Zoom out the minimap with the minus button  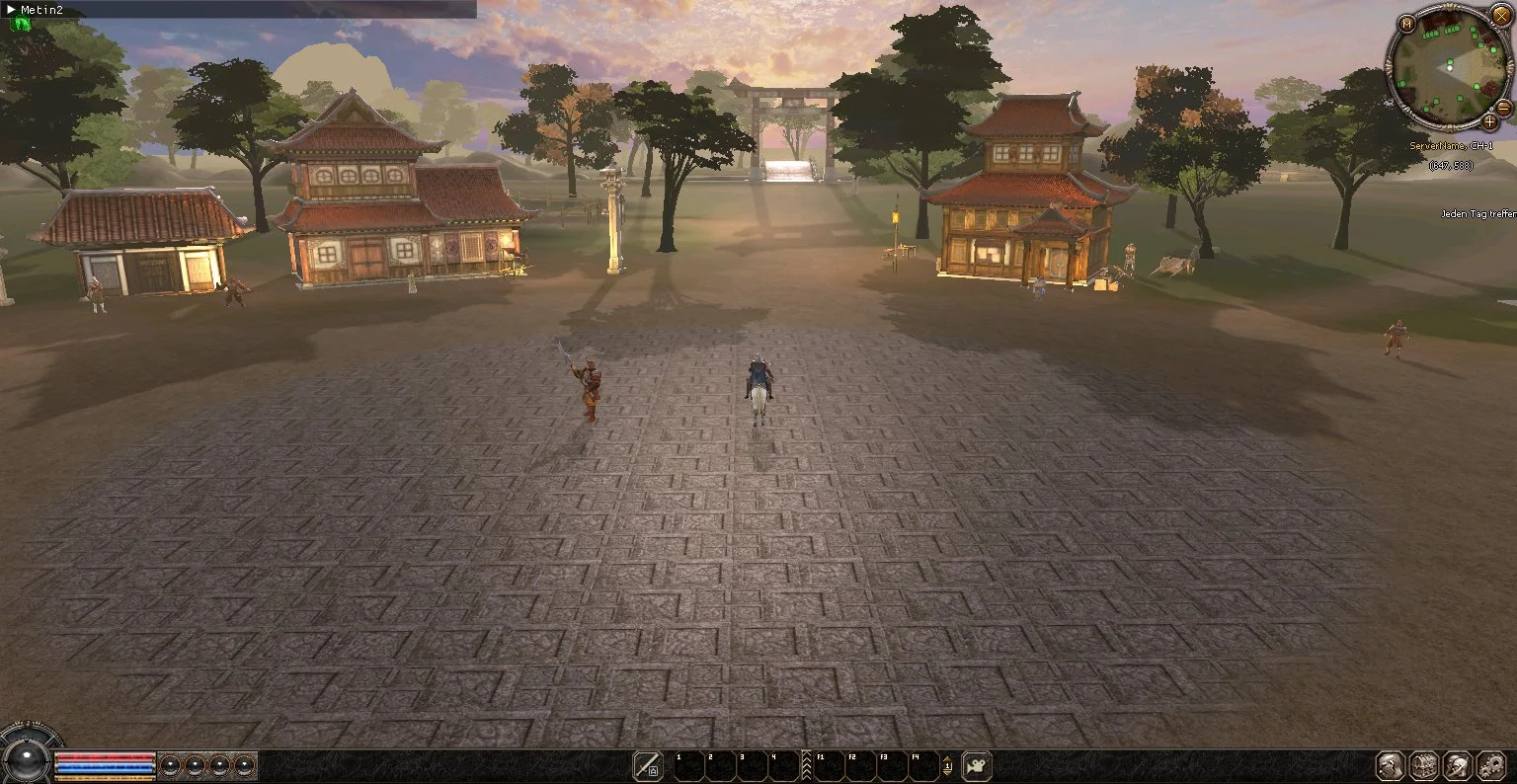click(x=1503, y=108)
